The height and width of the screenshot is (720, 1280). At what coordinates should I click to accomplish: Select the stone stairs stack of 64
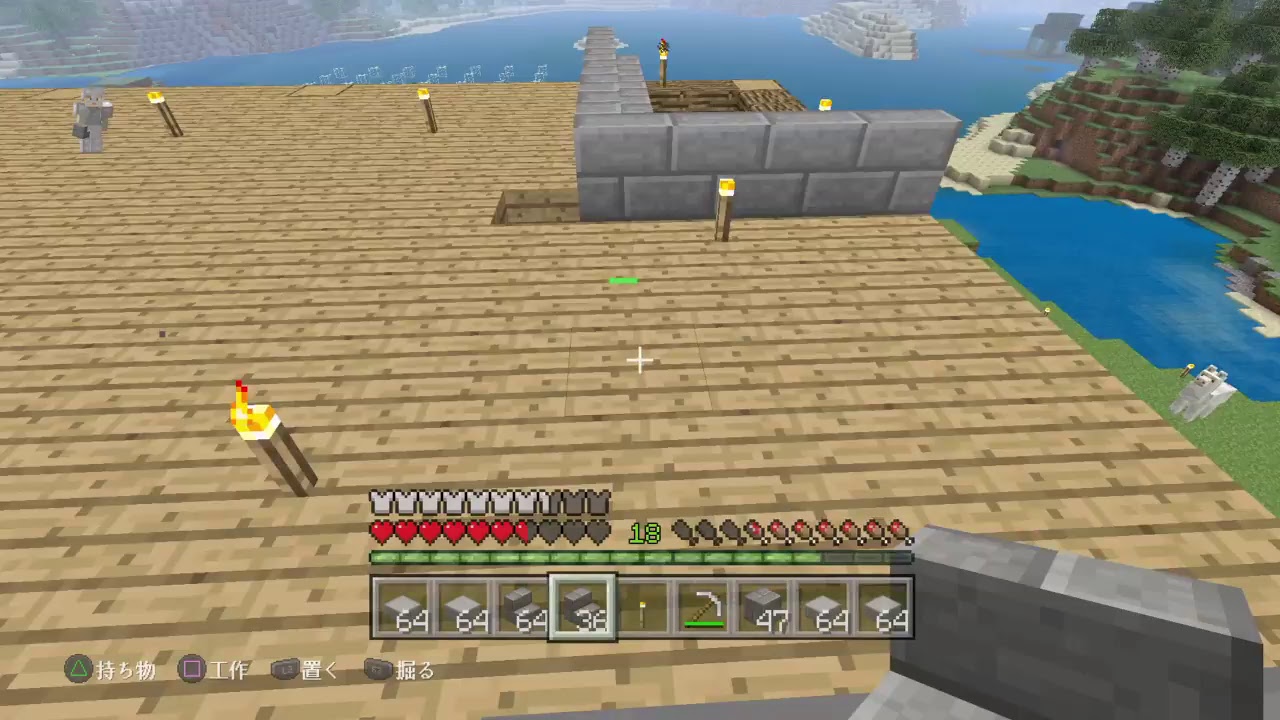[x=523, y=608]
